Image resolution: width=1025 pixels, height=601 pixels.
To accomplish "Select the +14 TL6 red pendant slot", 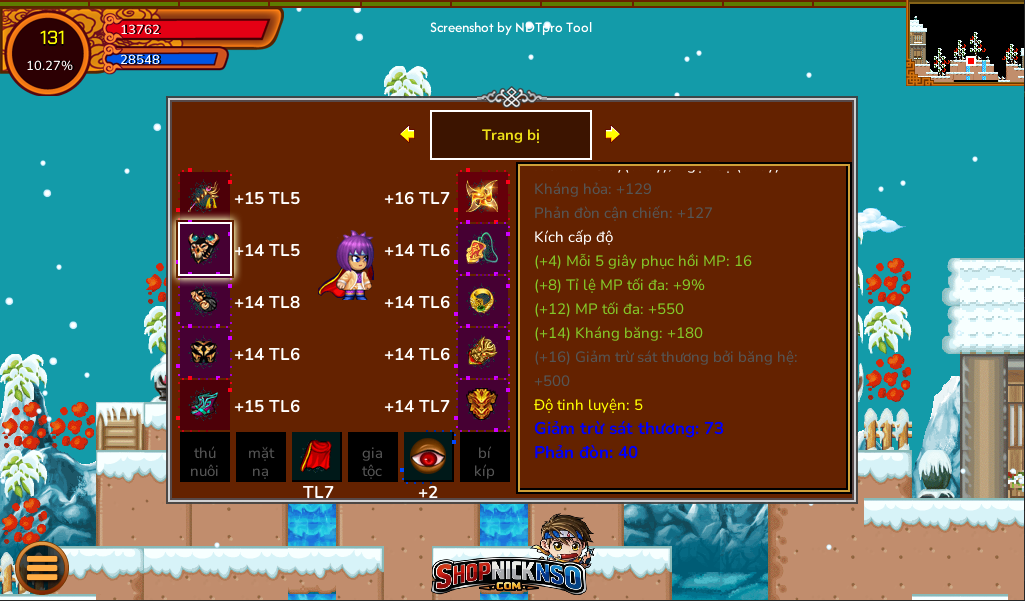I will coord(484,250).
